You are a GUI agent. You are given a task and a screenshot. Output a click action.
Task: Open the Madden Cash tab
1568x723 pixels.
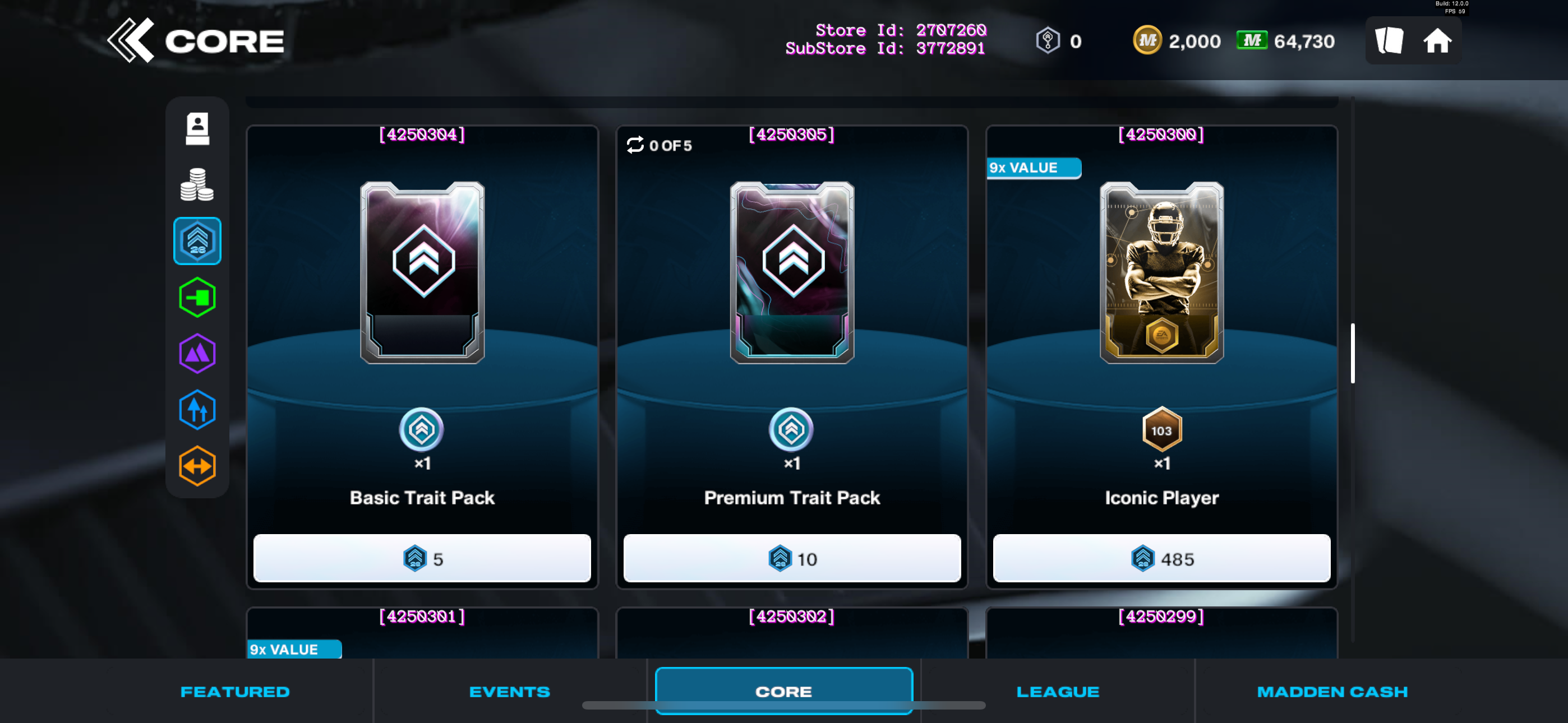coord(1332,692)
